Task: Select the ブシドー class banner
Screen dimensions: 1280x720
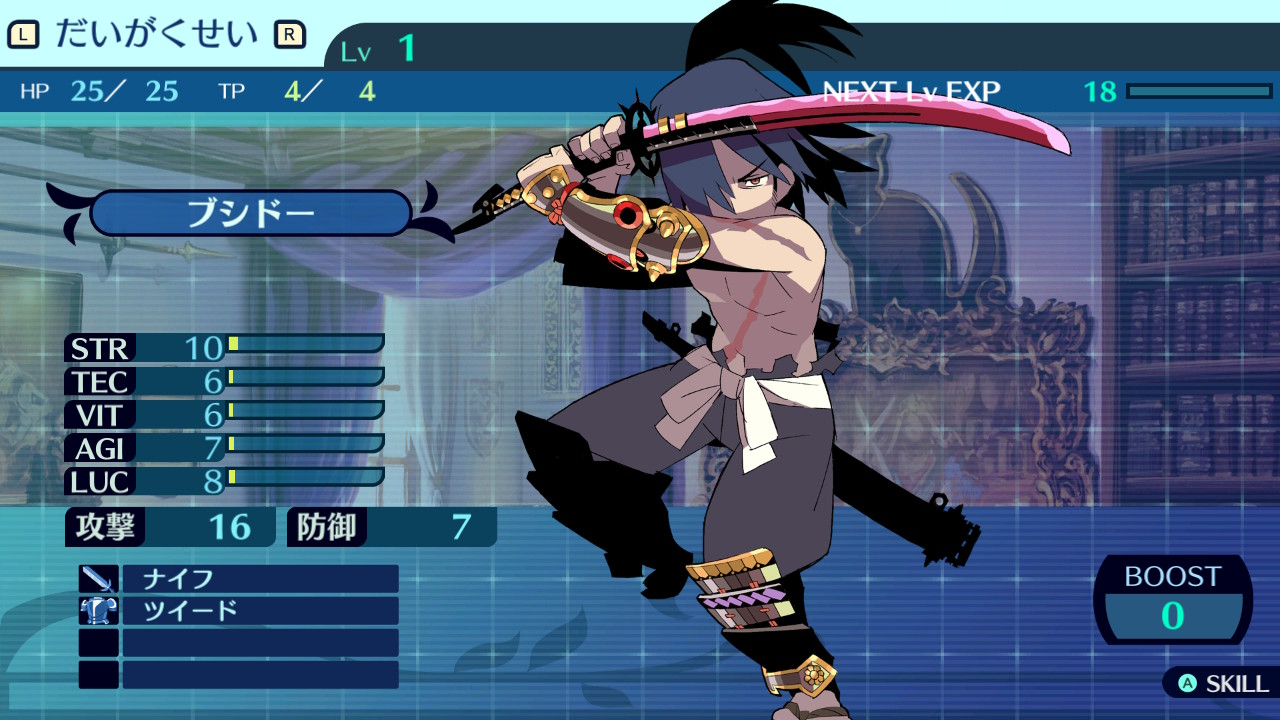Action: (250, 213)
